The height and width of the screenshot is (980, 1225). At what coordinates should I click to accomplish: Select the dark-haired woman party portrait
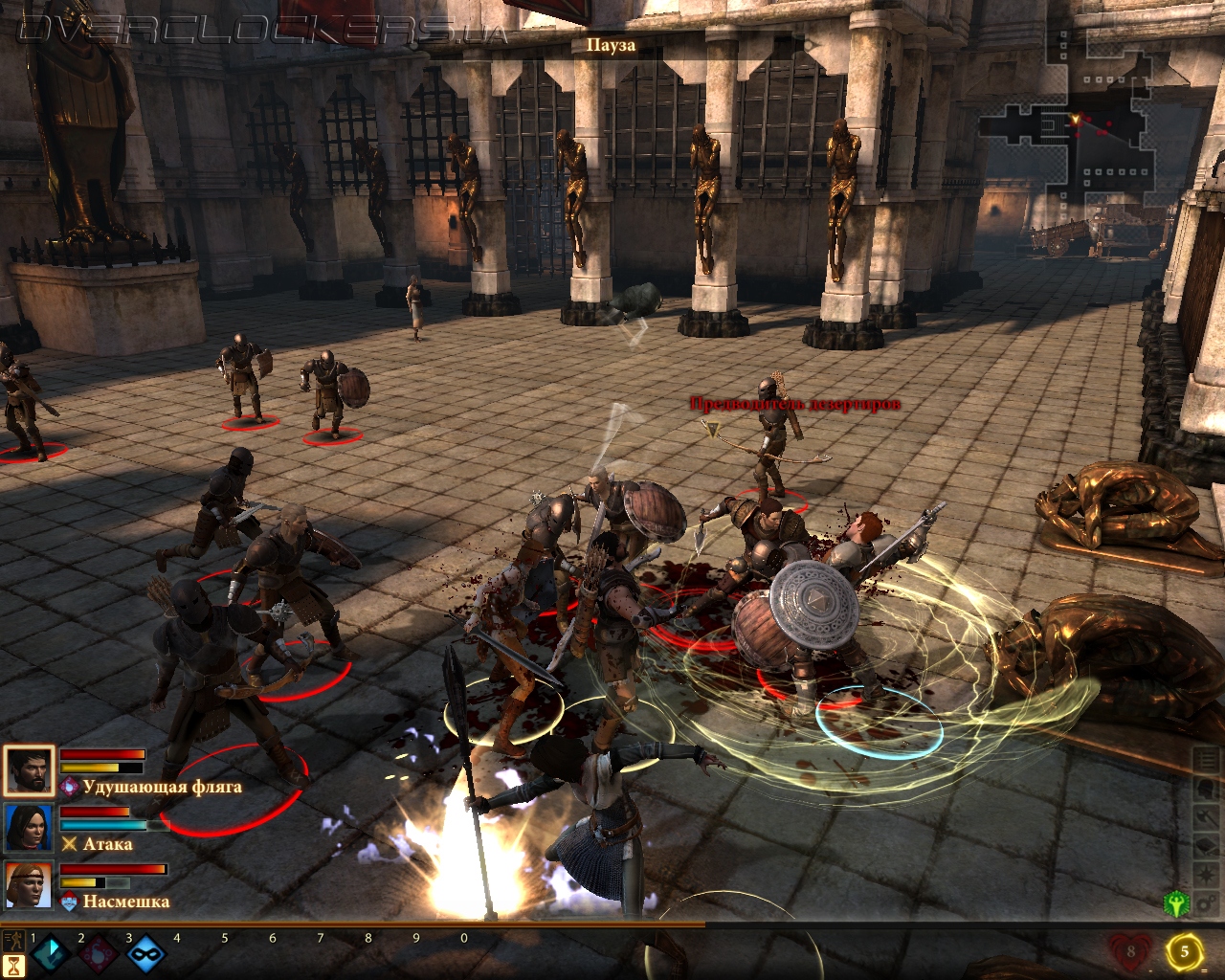tap(28, 829)
